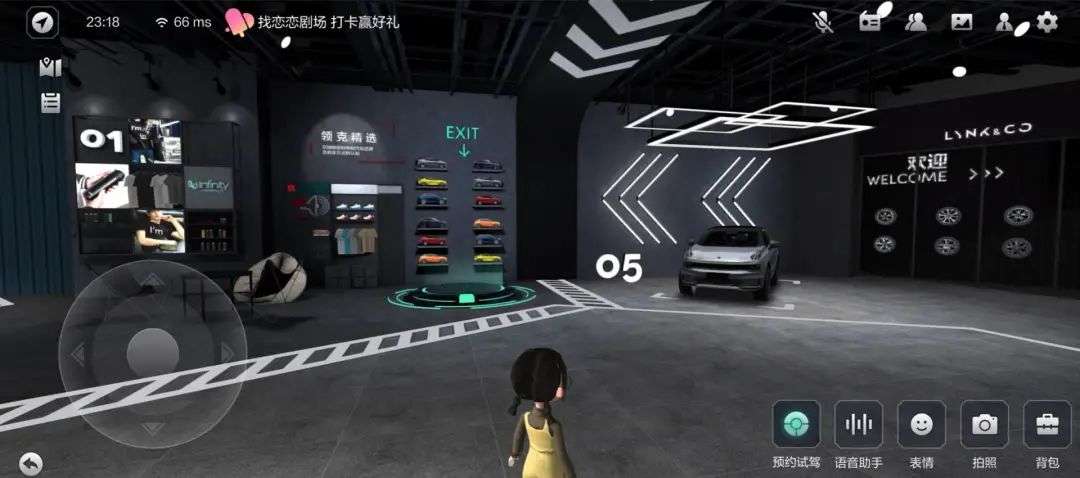Click the navigation arrow compass button
The image size is (1080, 478).
(42, 23)
